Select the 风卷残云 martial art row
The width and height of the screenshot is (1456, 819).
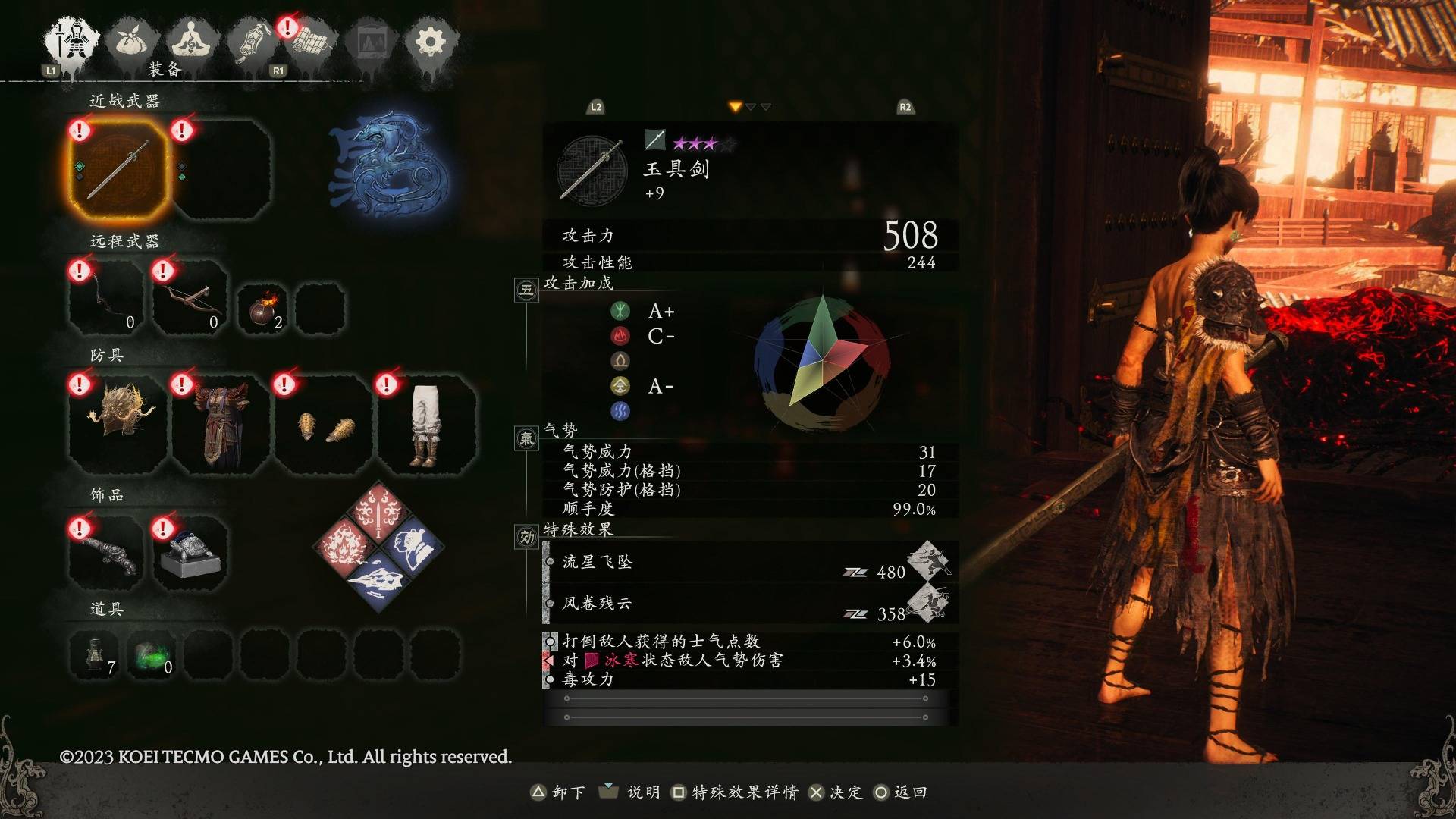pyautogui.click(x=747, y=604)
